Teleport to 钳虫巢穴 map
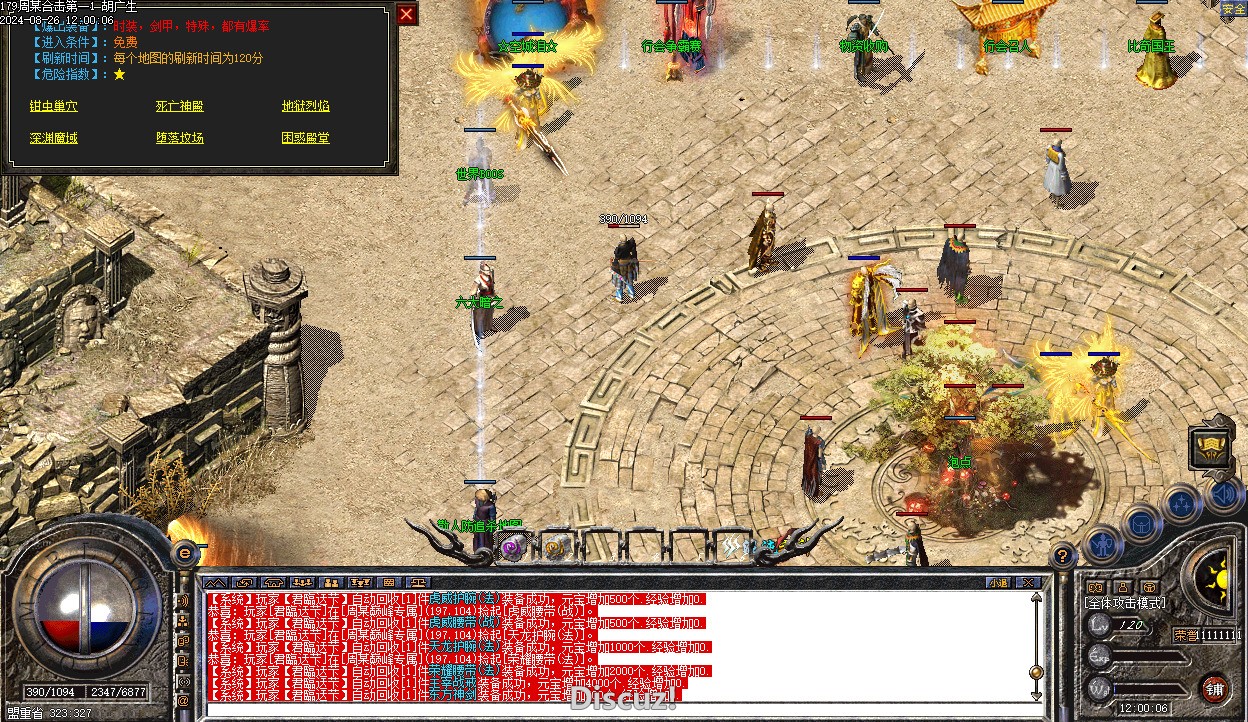1248x722 pixels. click(53, 106)
